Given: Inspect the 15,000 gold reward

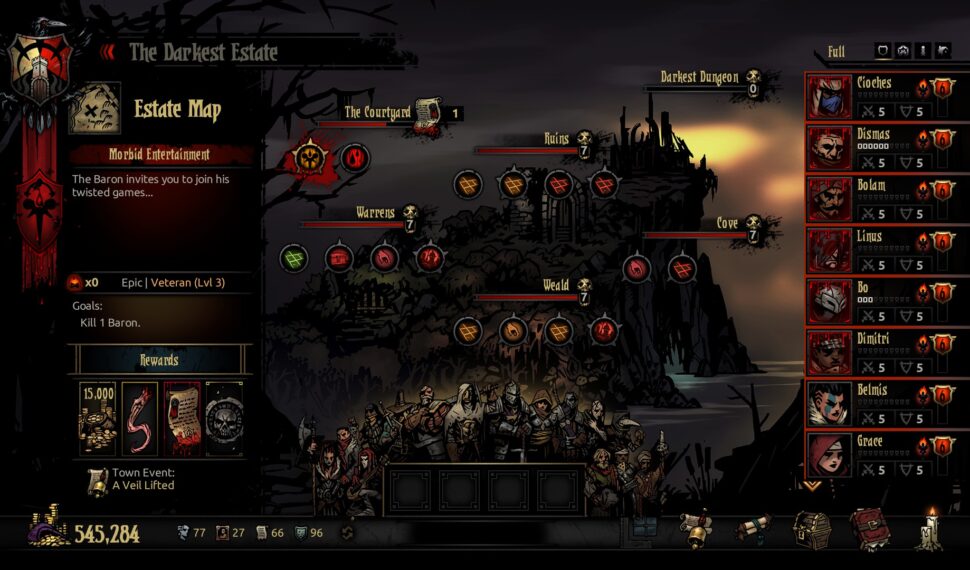Looking at the screenshot, I should [x=98, y=418].
